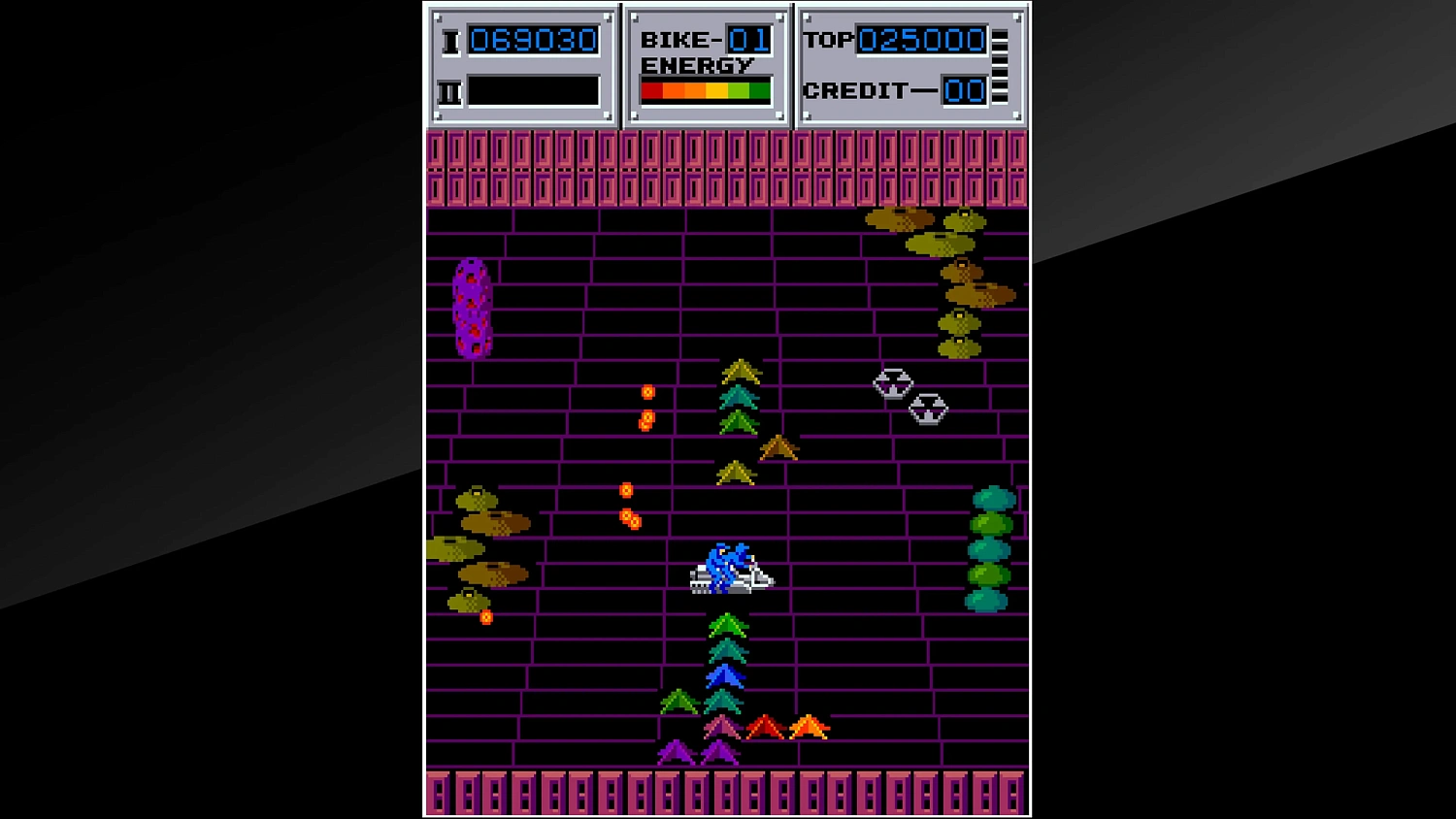Click the empty player II score slot
Image resolution: width=1456 pixels, height=819 pixels.
(533, 90)
